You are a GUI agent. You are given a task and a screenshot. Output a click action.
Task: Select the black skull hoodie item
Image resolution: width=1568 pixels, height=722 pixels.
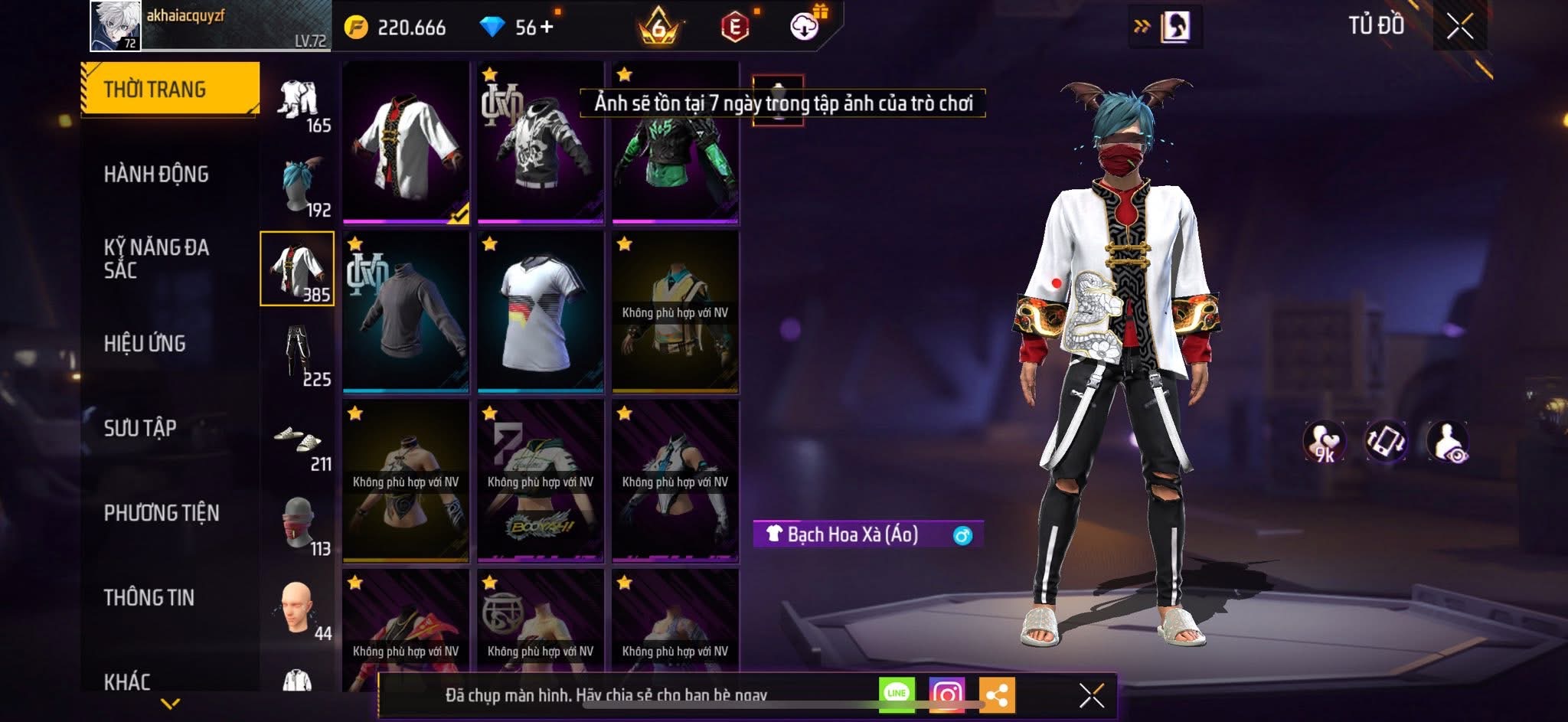pos(541,143)
